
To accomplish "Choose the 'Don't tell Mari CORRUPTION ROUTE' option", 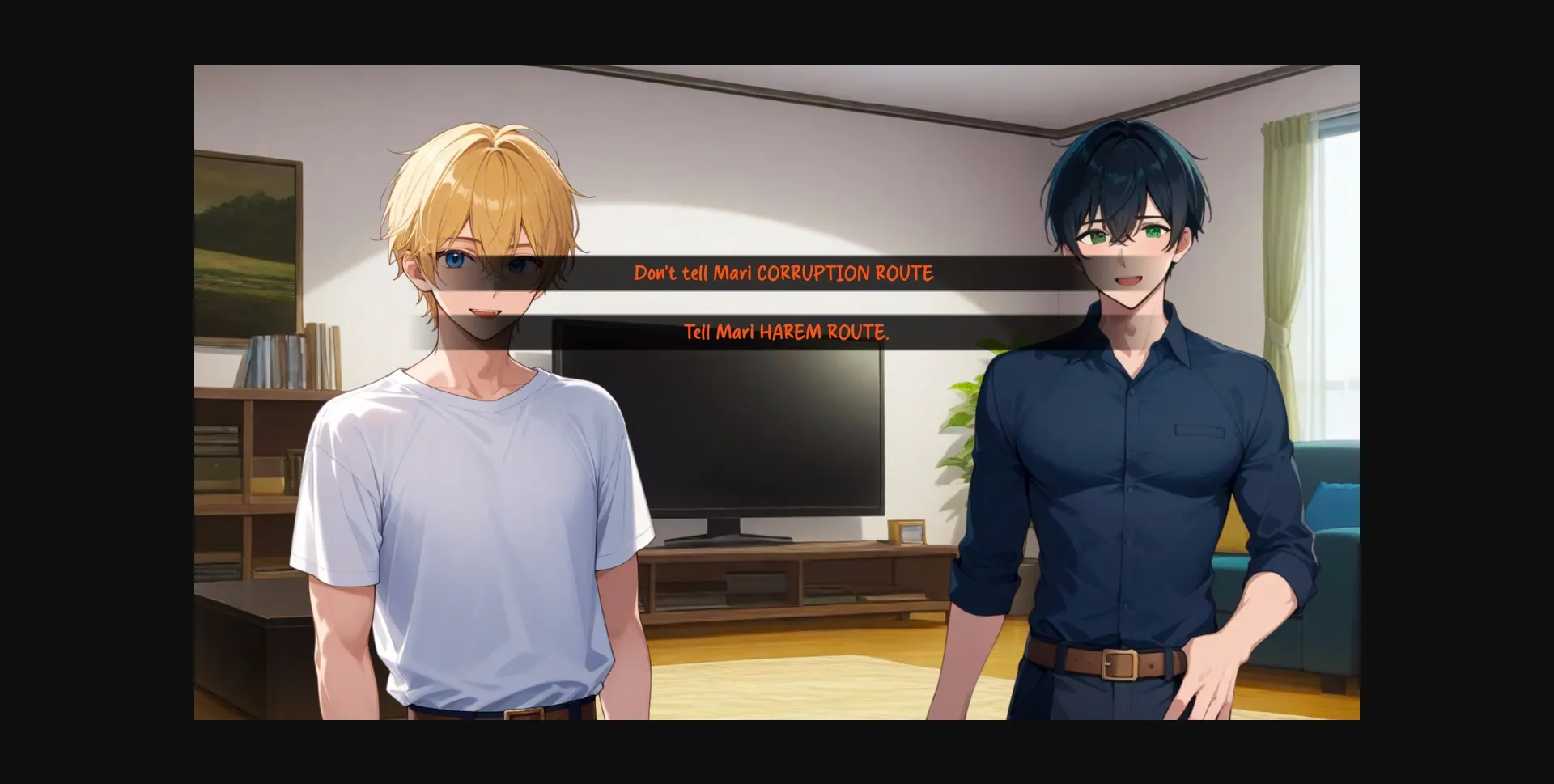I will [x=783, y=273].
